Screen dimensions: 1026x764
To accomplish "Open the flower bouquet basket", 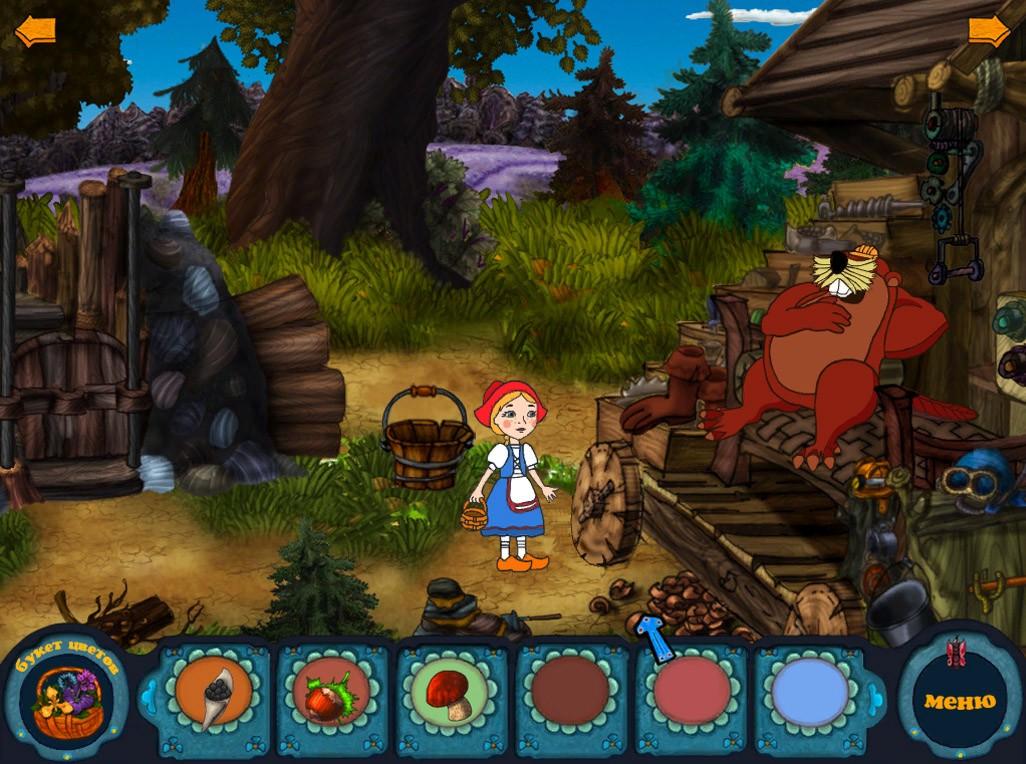I will pos(66,701).
